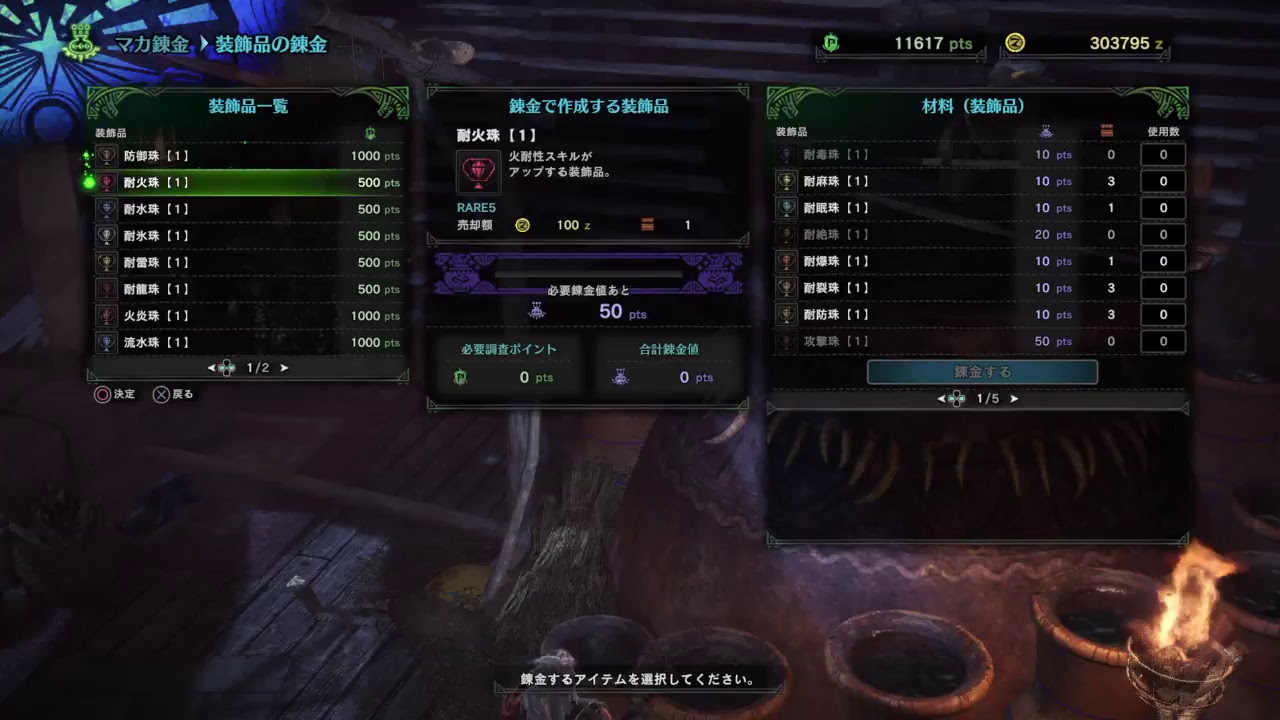Click the 攻撃珠 material jewel icon
Viewport: 1280px width, 720px height.
pos(784,341)
